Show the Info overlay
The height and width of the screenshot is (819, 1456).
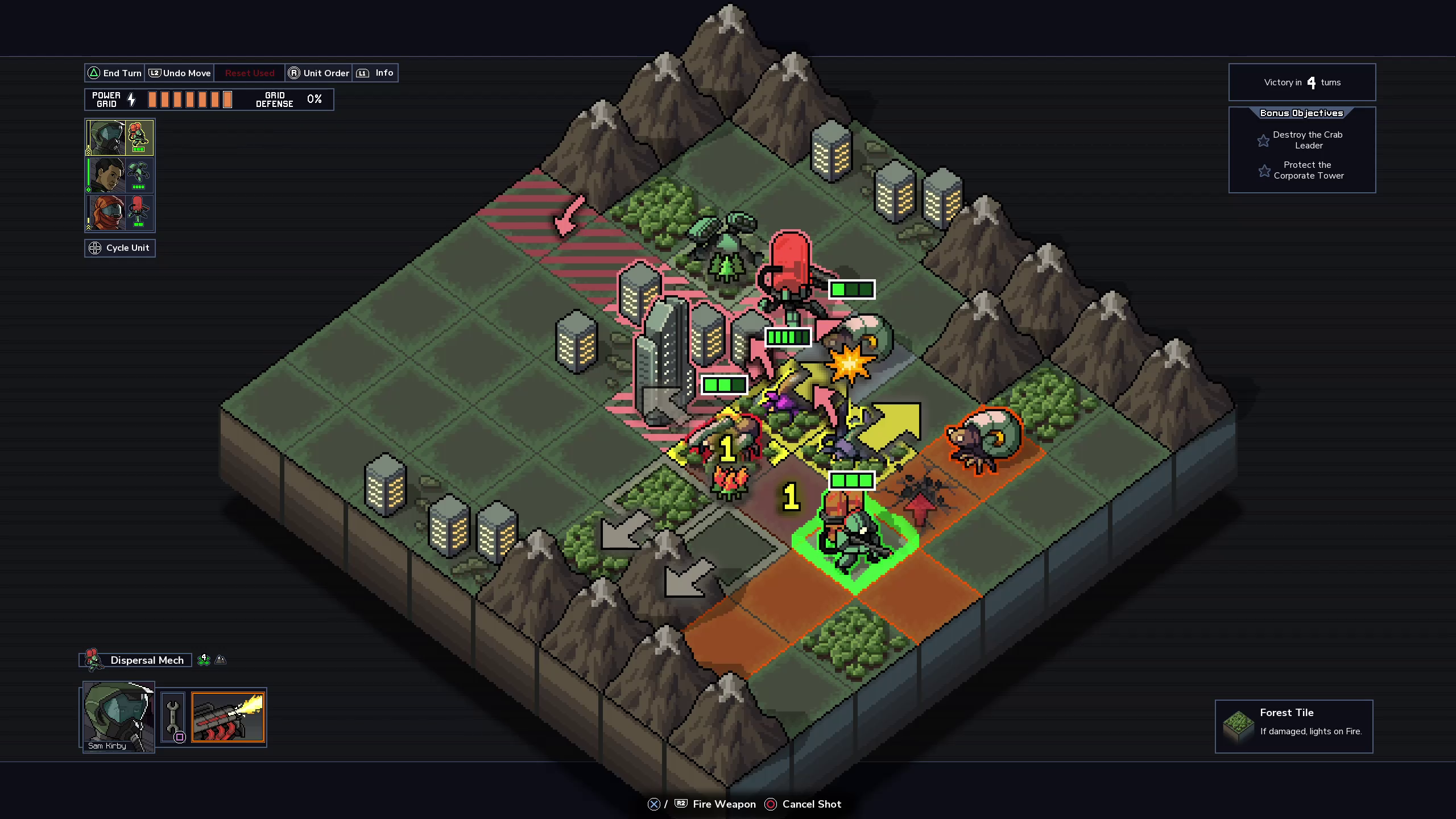(375, 73)
